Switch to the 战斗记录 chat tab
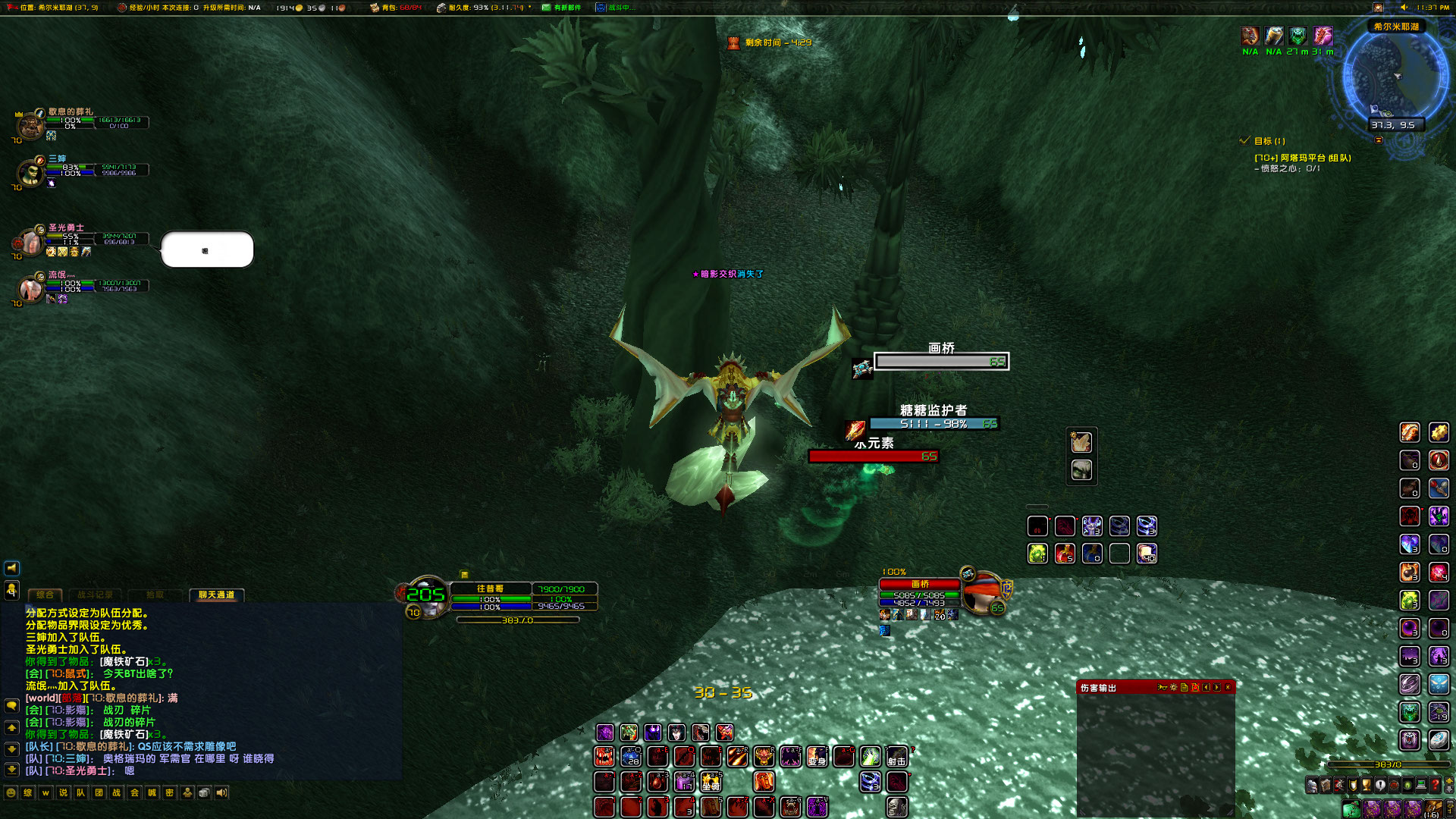This screenshot has height=819, width=1456. point(96,595)
